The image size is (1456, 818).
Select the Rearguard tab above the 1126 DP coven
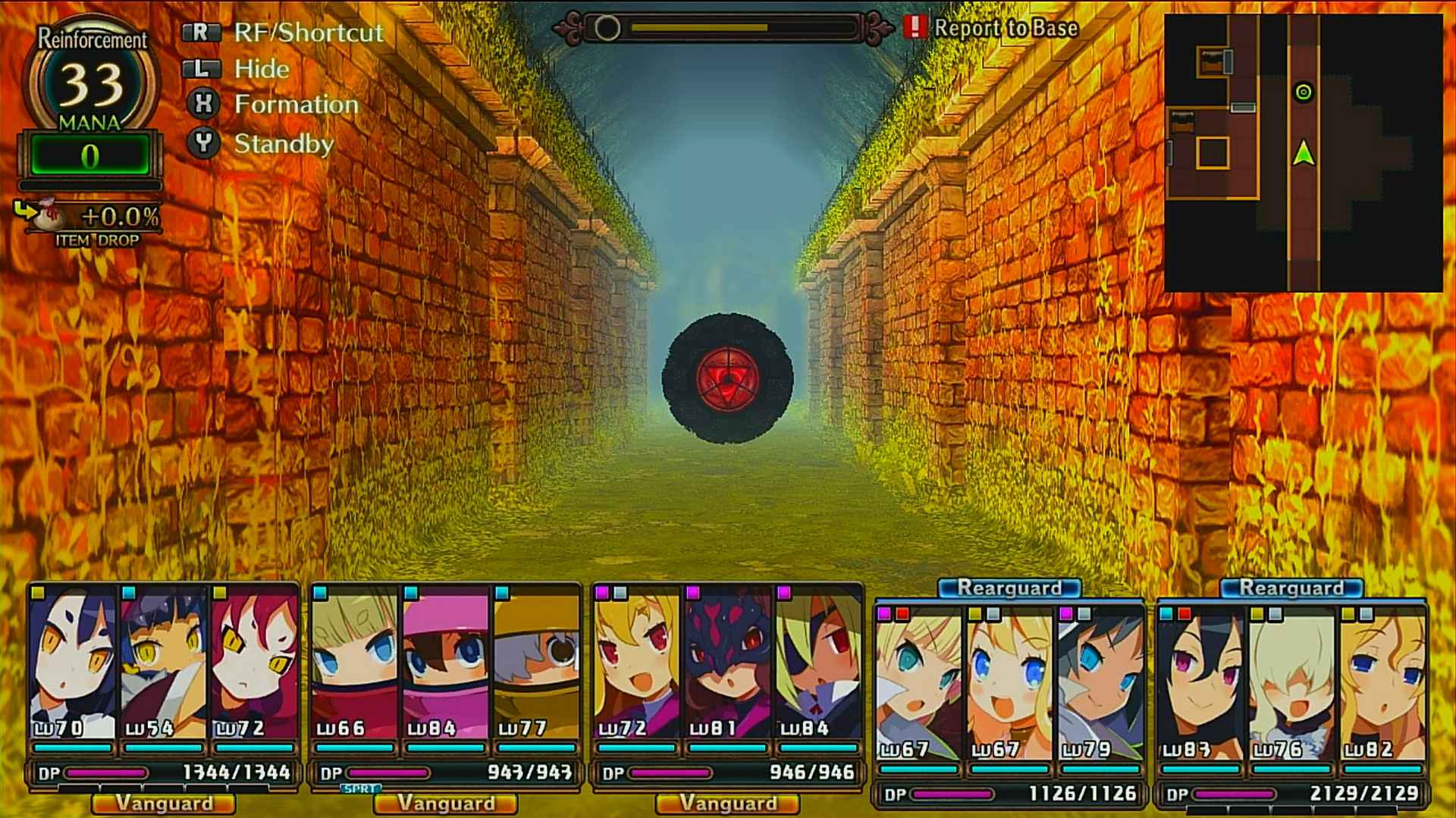pyautogui.click(x=1009, y=588)
